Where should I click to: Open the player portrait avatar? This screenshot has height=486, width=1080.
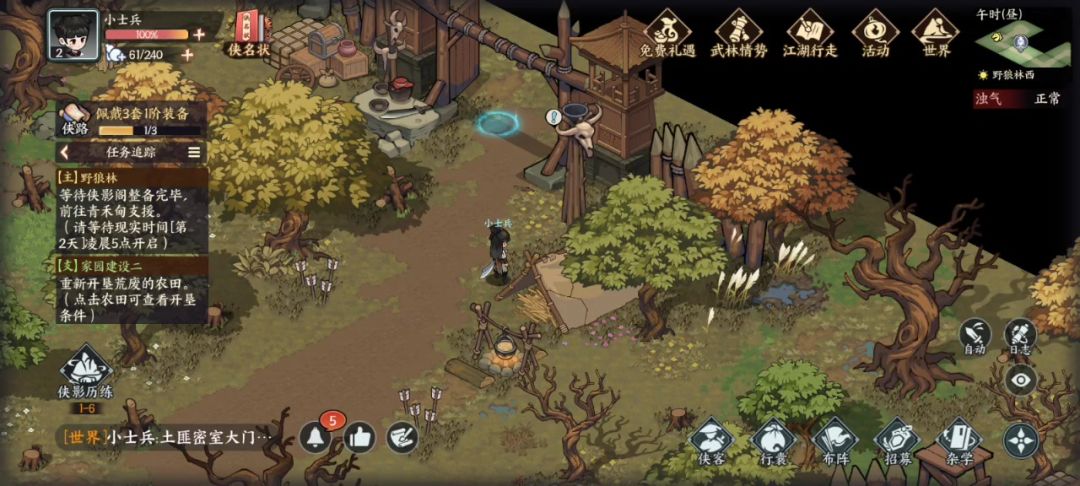pyautogui.click(x=74, y=35)
